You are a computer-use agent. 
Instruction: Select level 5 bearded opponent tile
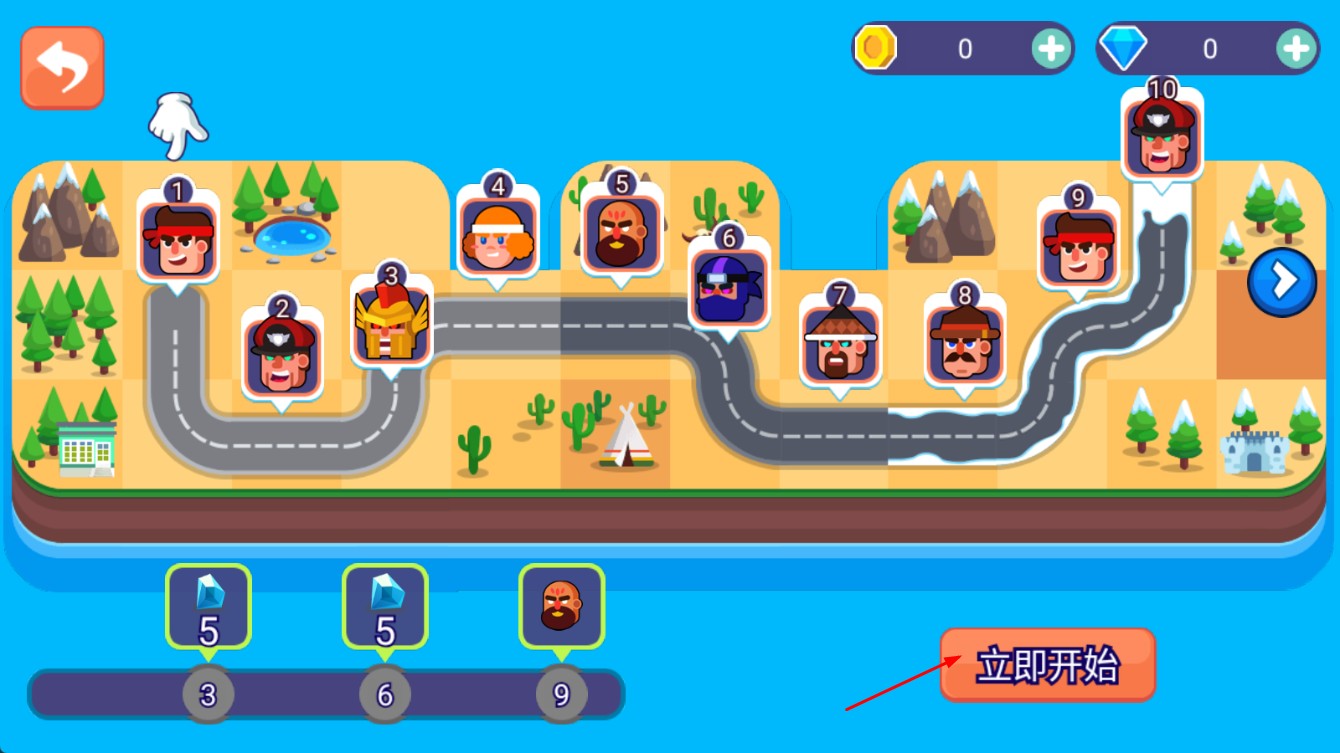pyautogui.click(x=622, y=232)
